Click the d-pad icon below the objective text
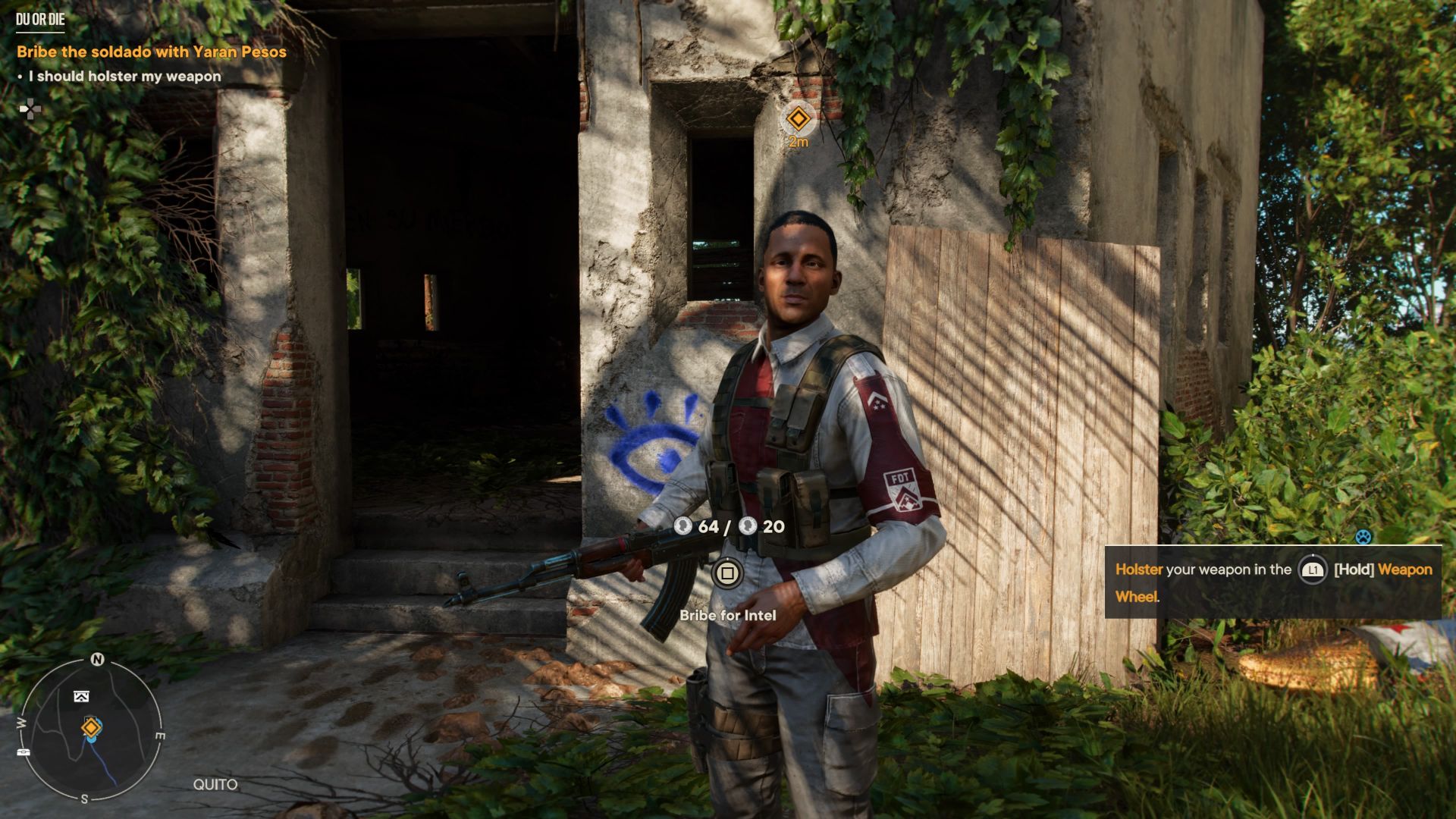1456x819 pixels. [x=29, y=109]
